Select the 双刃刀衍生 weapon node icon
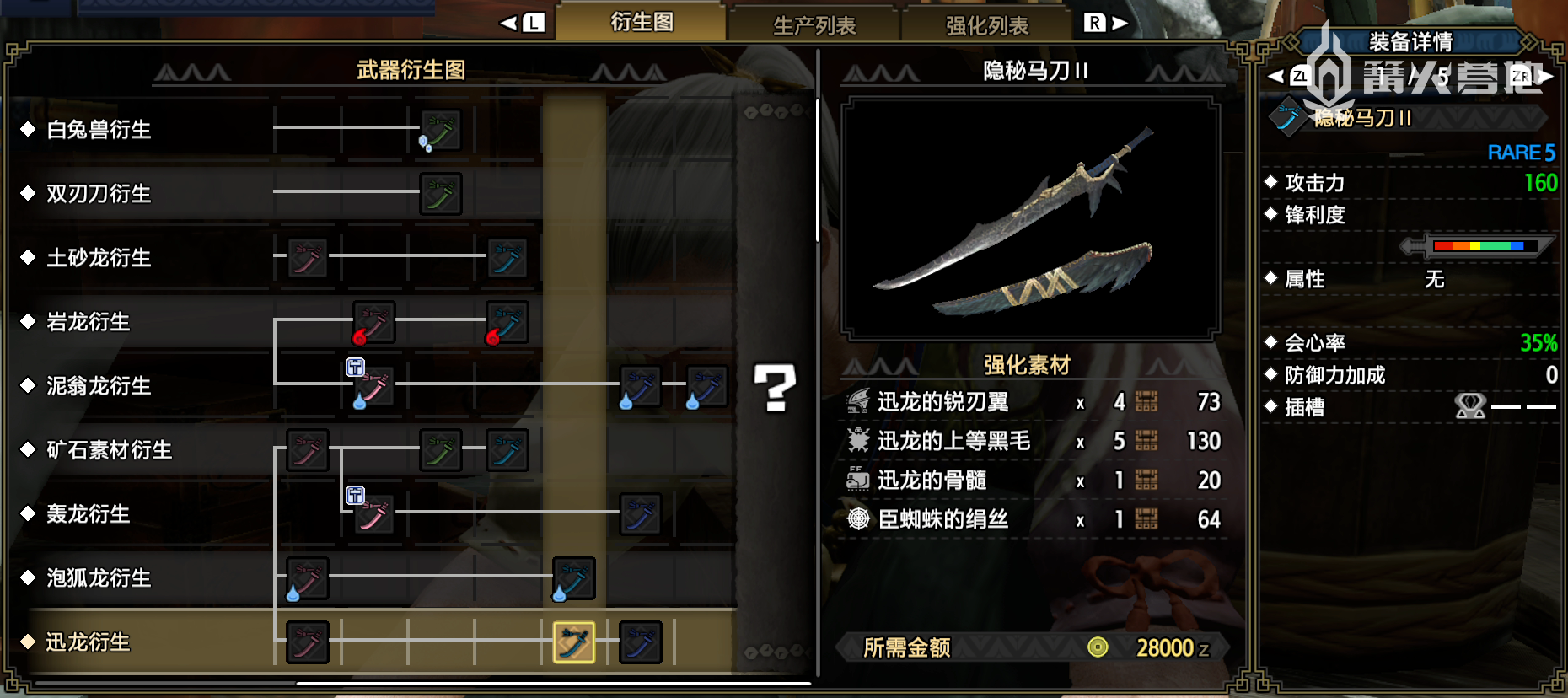This screenshot has width=1568, height=698. click(x=440, y=194)
